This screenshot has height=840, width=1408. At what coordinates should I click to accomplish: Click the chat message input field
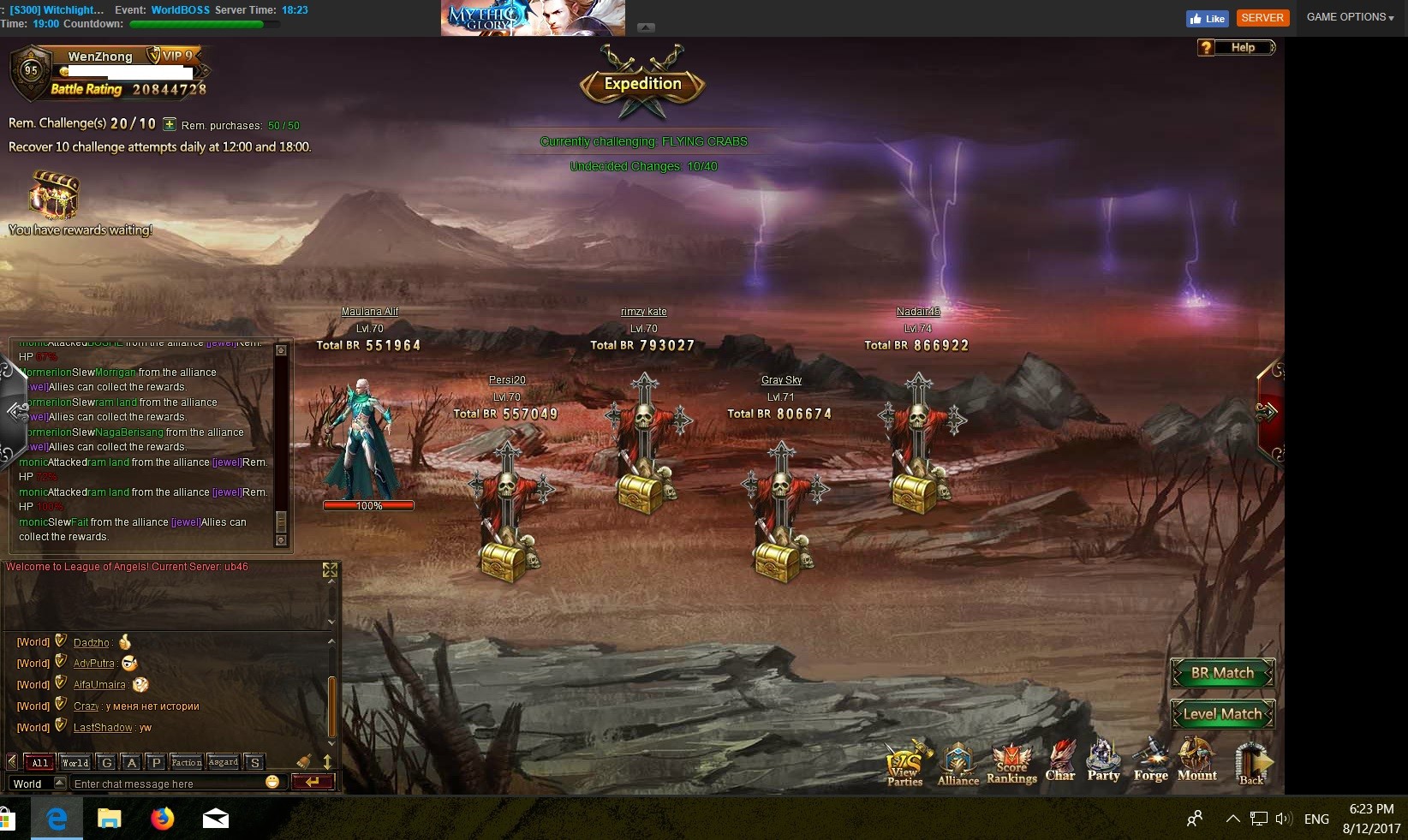167,783
